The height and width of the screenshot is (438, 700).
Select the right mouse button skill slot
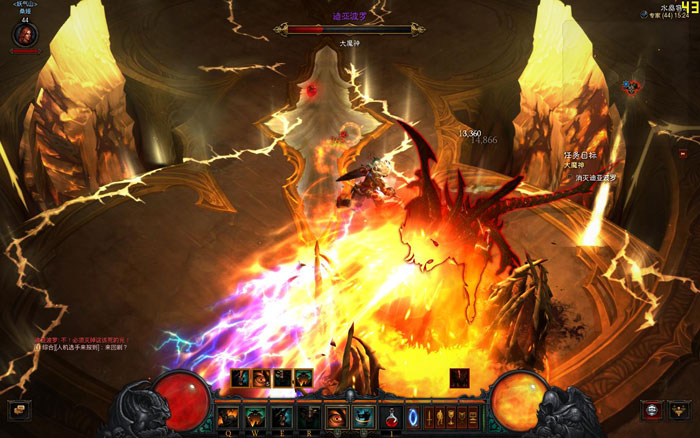click(364, 416)
